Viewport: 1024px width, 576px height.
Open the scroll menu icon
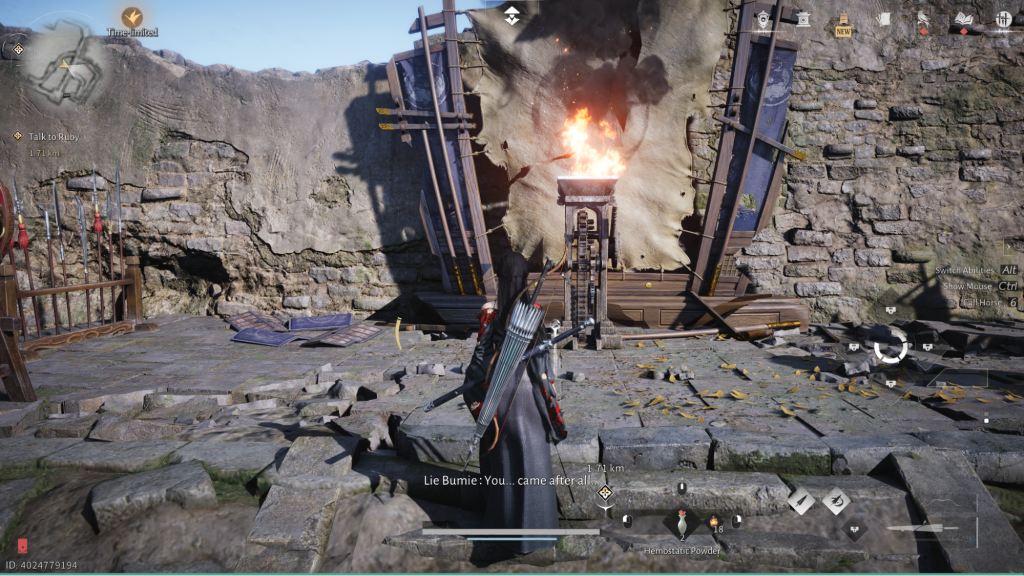click(x=883, y=18)
